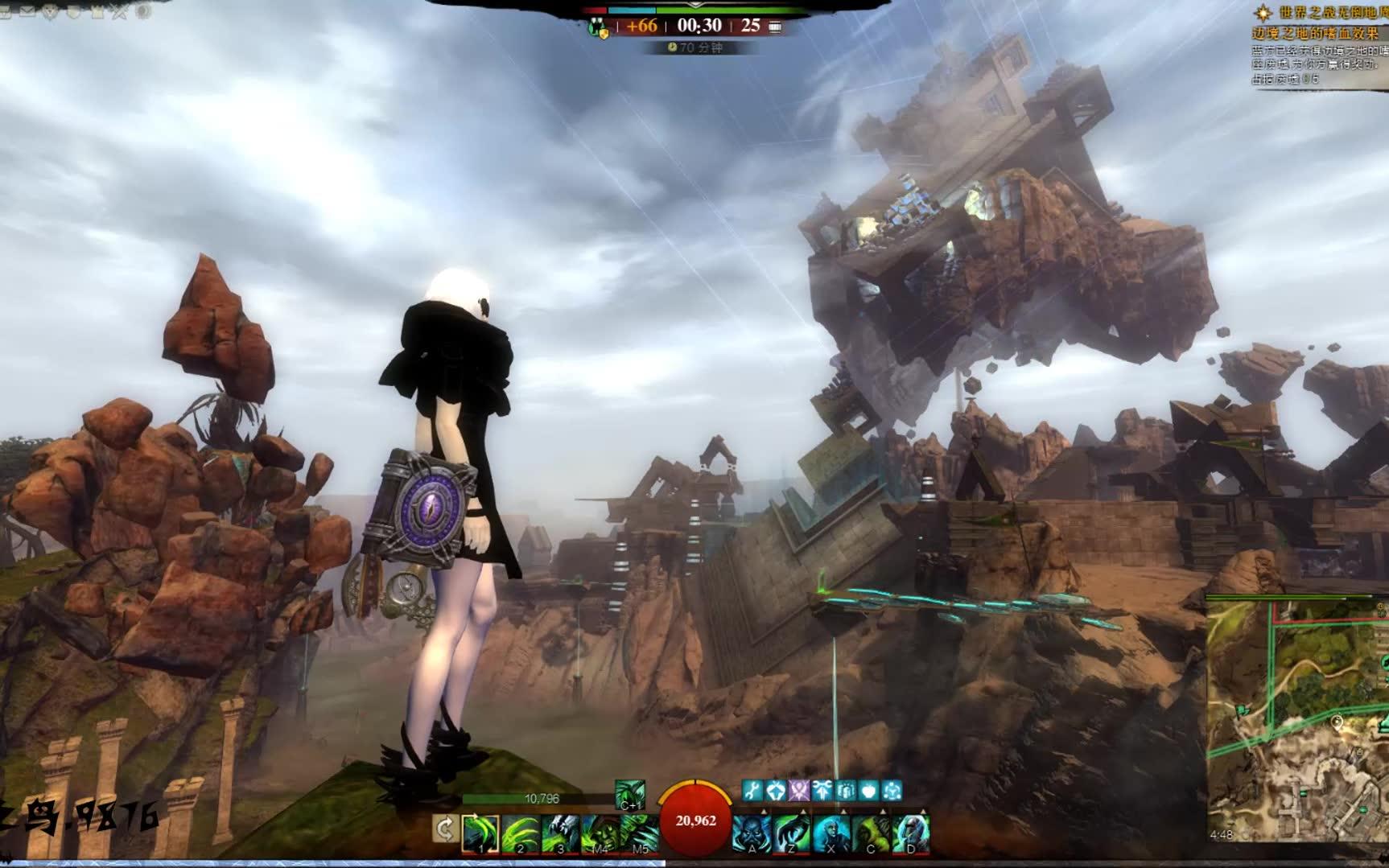Activate weapon skill 1 on the bar
Viewport: 1389px width, 868px height.
coord(481,833)
